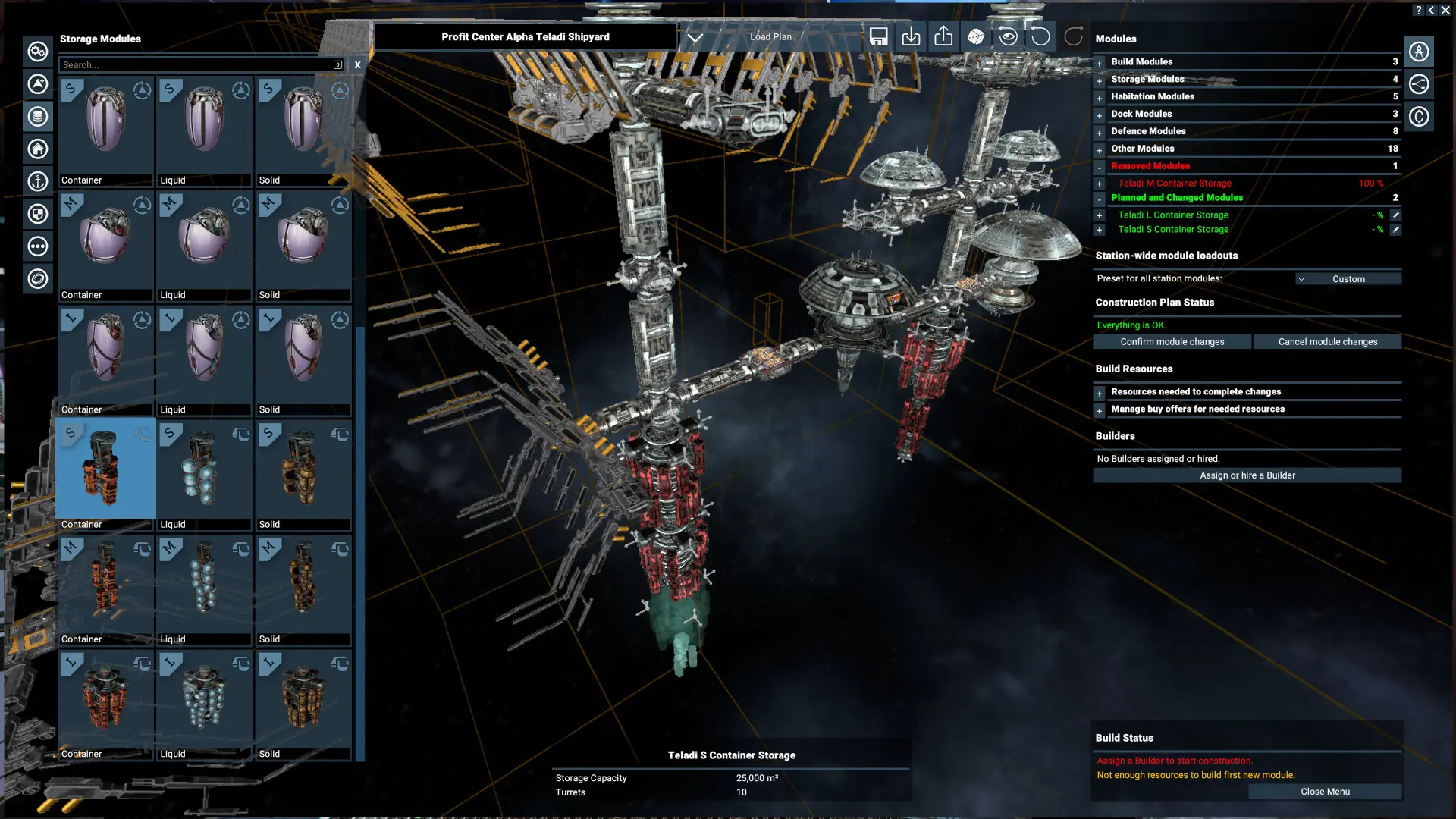Open the Storage Modules category icon
The width and height of the screenshot is (1456, 819).
(37, 117)
